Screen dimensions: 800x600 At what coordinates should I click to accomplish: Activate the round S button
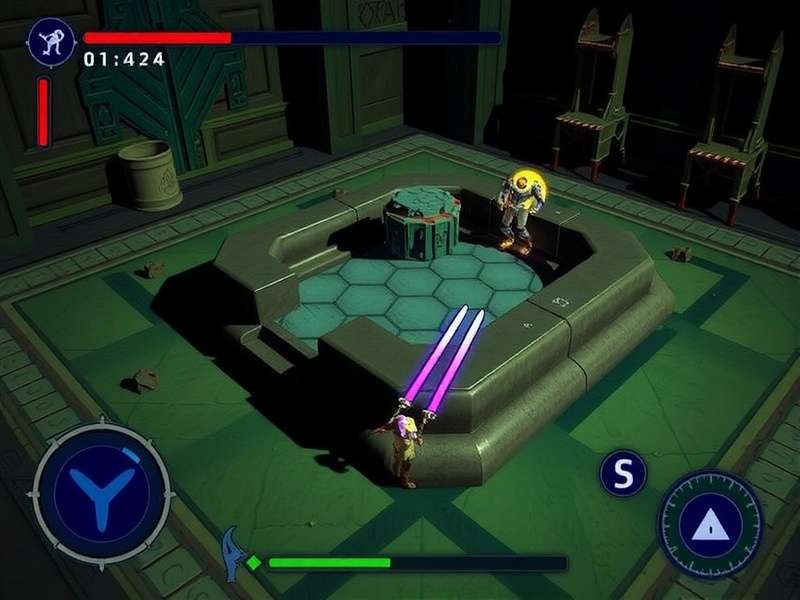click(623, 473)
